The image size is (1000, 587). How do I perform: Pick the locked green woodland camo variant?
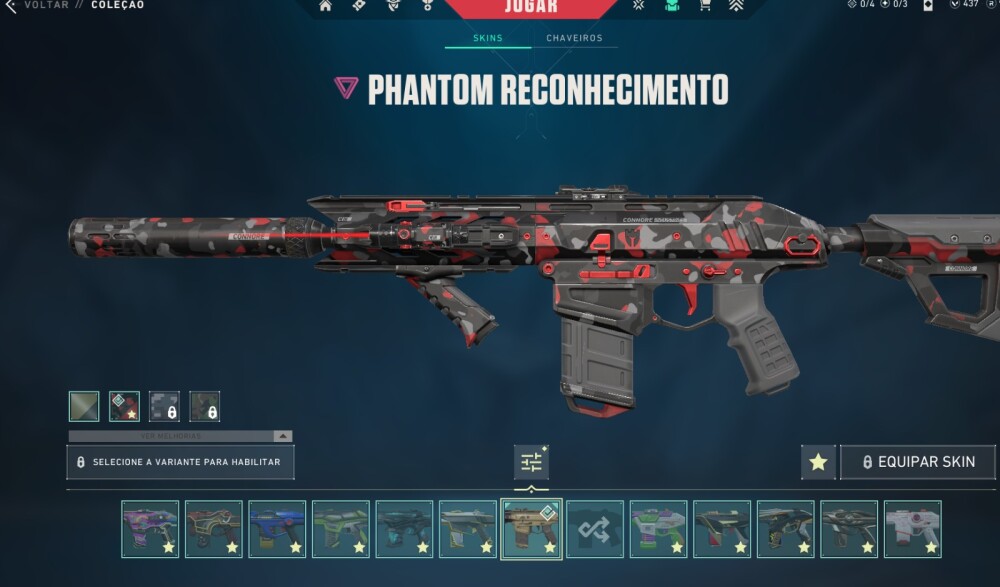tap(205, 406)
